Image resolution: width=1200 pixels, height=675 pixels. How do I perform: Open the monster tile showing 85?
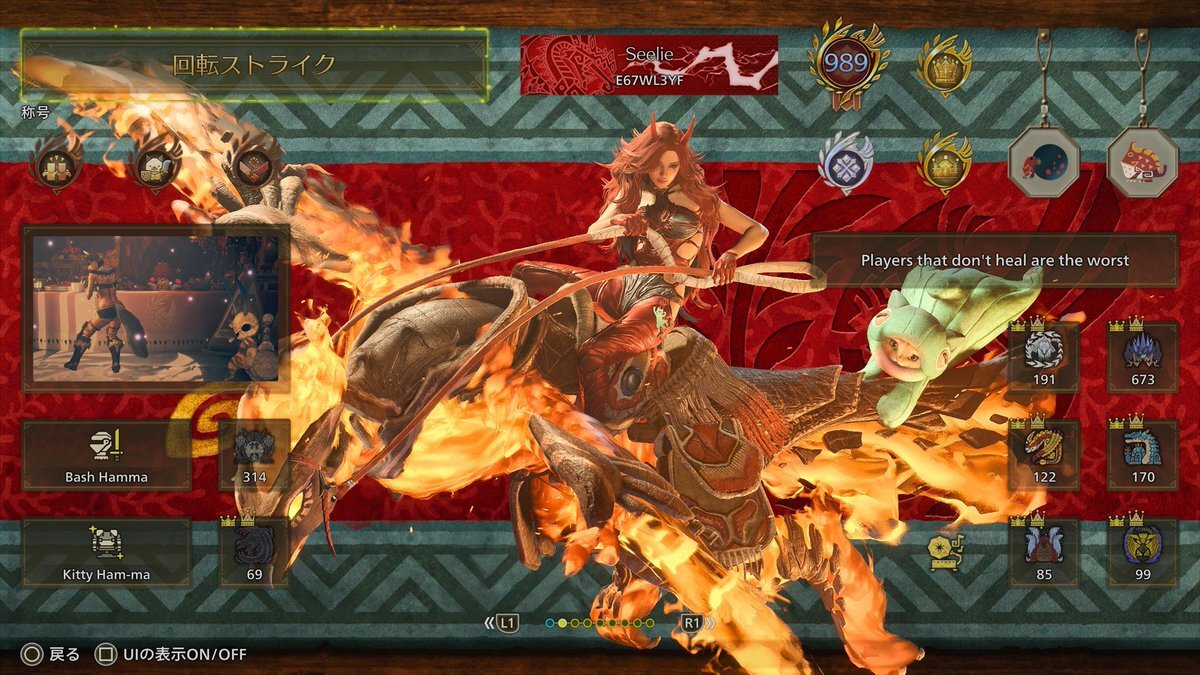[x=1043, y=553]
